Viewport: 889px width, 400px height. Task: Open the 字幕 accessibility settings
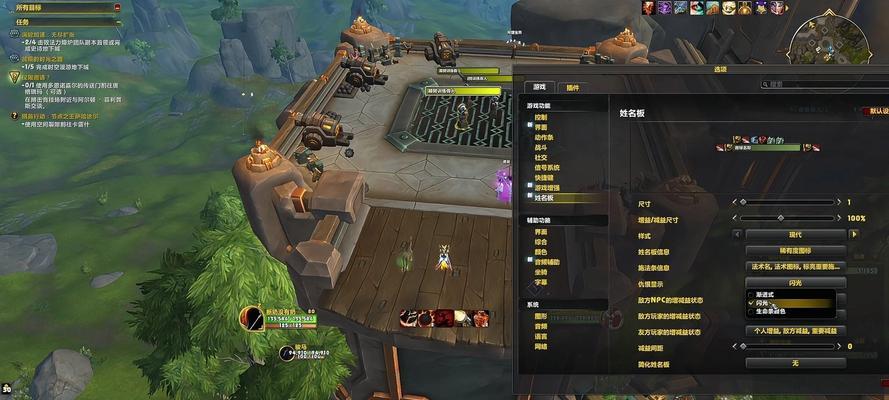[x=541, y=283]
